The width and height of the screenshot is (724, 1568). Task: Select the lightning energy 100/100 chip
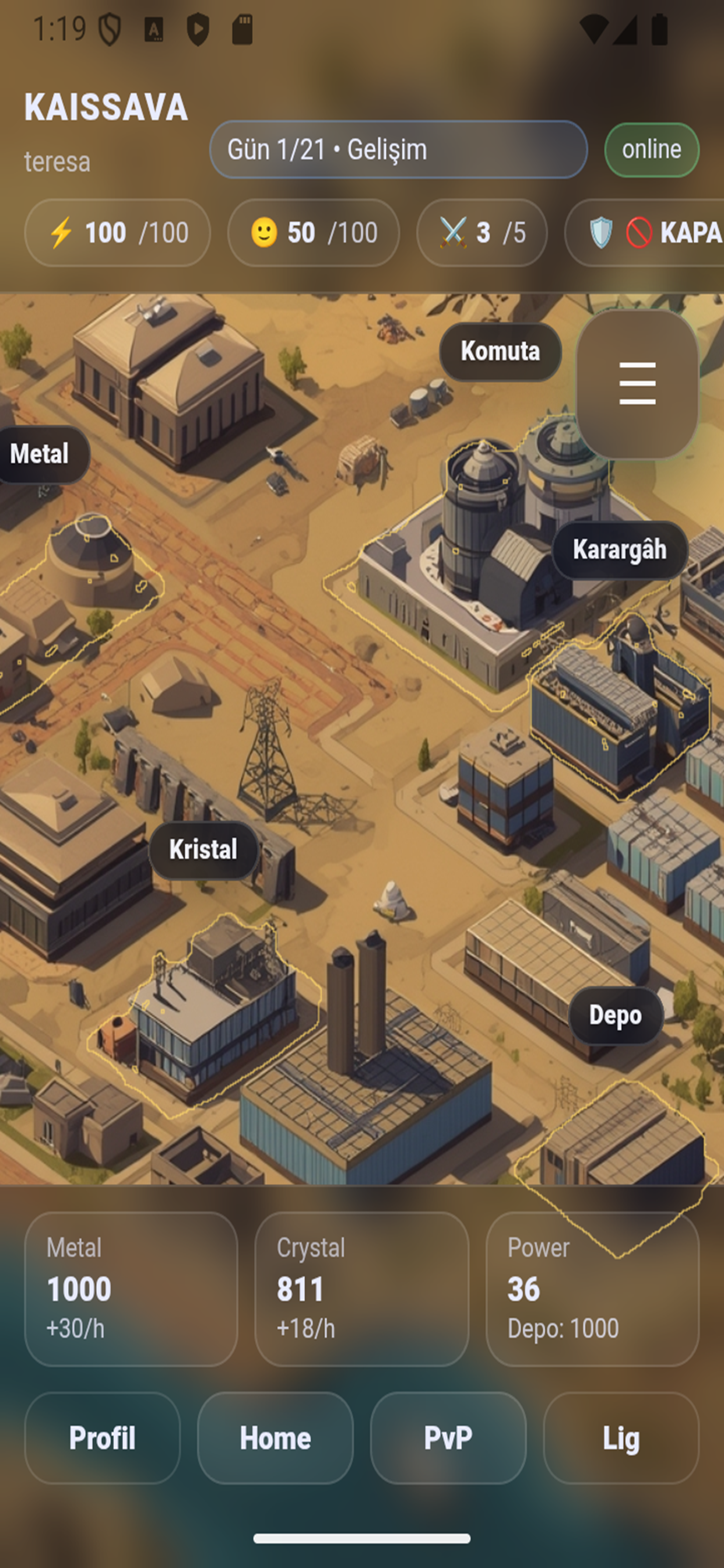point(117,233)
